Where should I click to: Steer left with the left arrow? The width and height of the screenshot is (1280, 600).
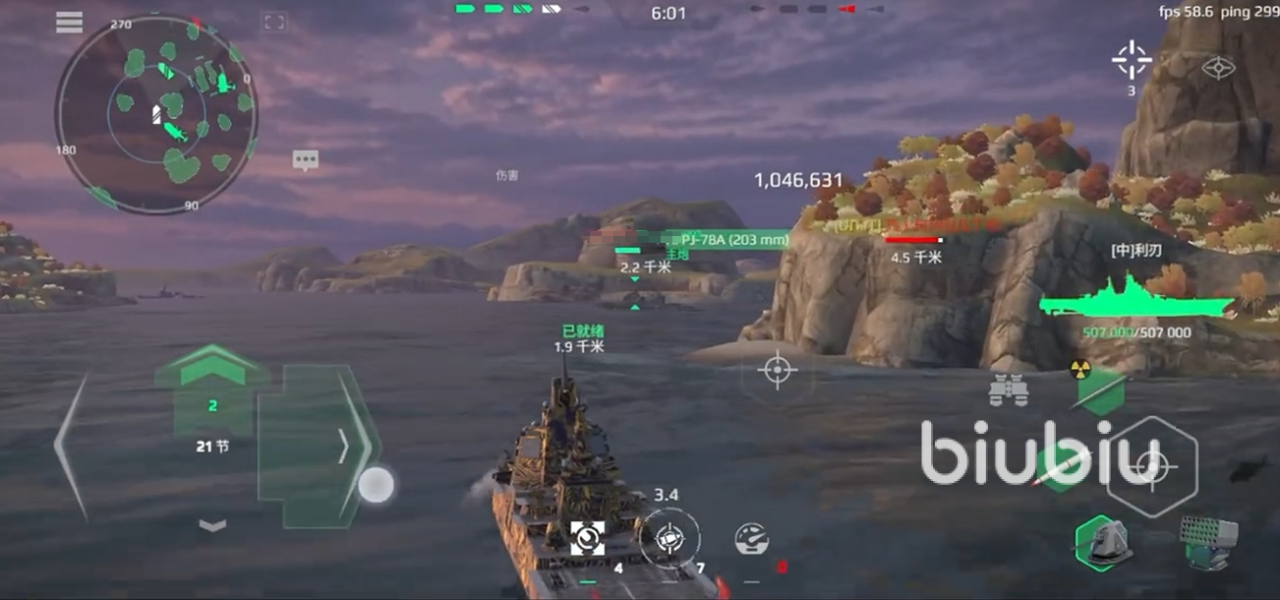click(71, 447)
